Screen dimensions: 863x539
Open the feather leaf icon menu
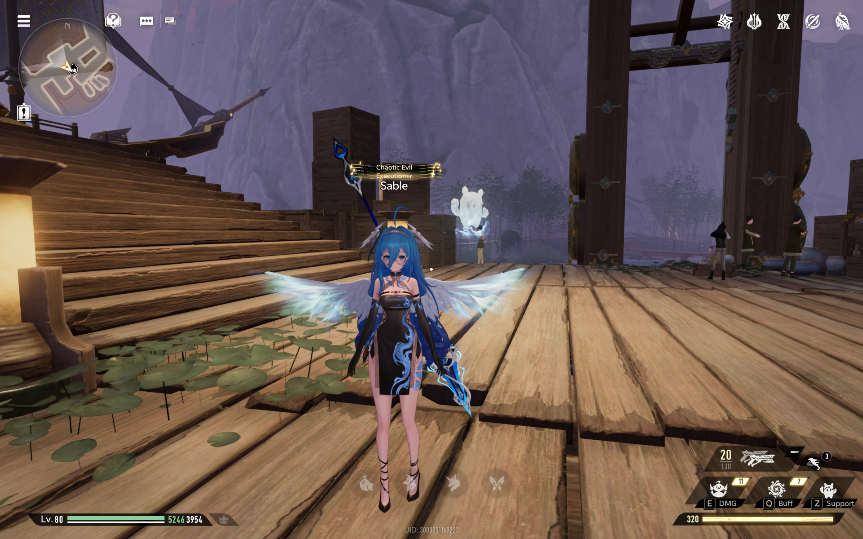[x=842, y=21]
